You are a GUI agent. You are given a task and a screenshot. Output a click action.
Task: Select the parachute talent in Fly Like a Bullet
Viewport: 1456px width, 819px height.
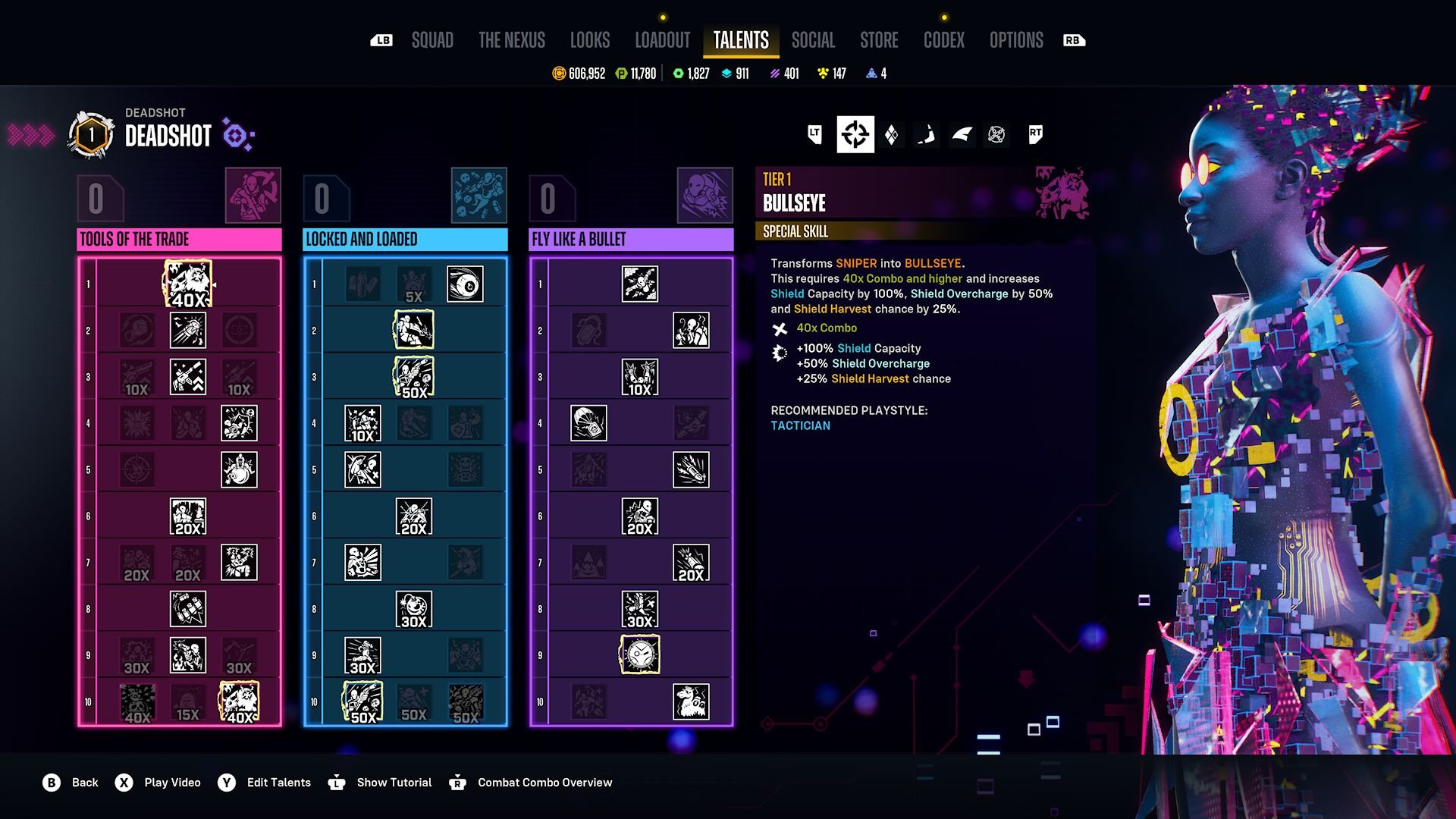(588, 423)
